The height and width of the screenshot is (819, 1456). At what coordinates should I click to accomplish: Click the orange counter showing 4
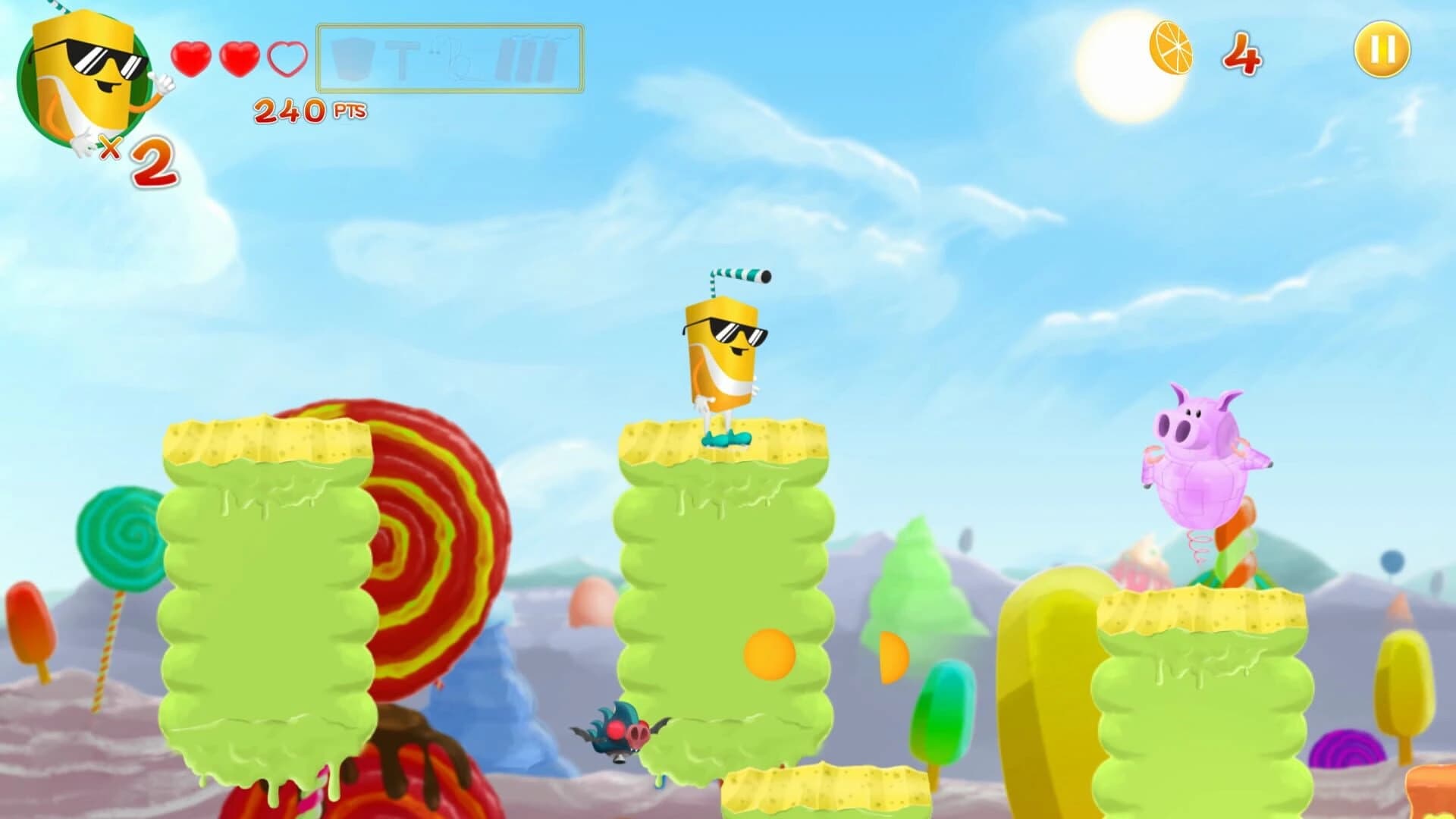tap(1241, 53)
